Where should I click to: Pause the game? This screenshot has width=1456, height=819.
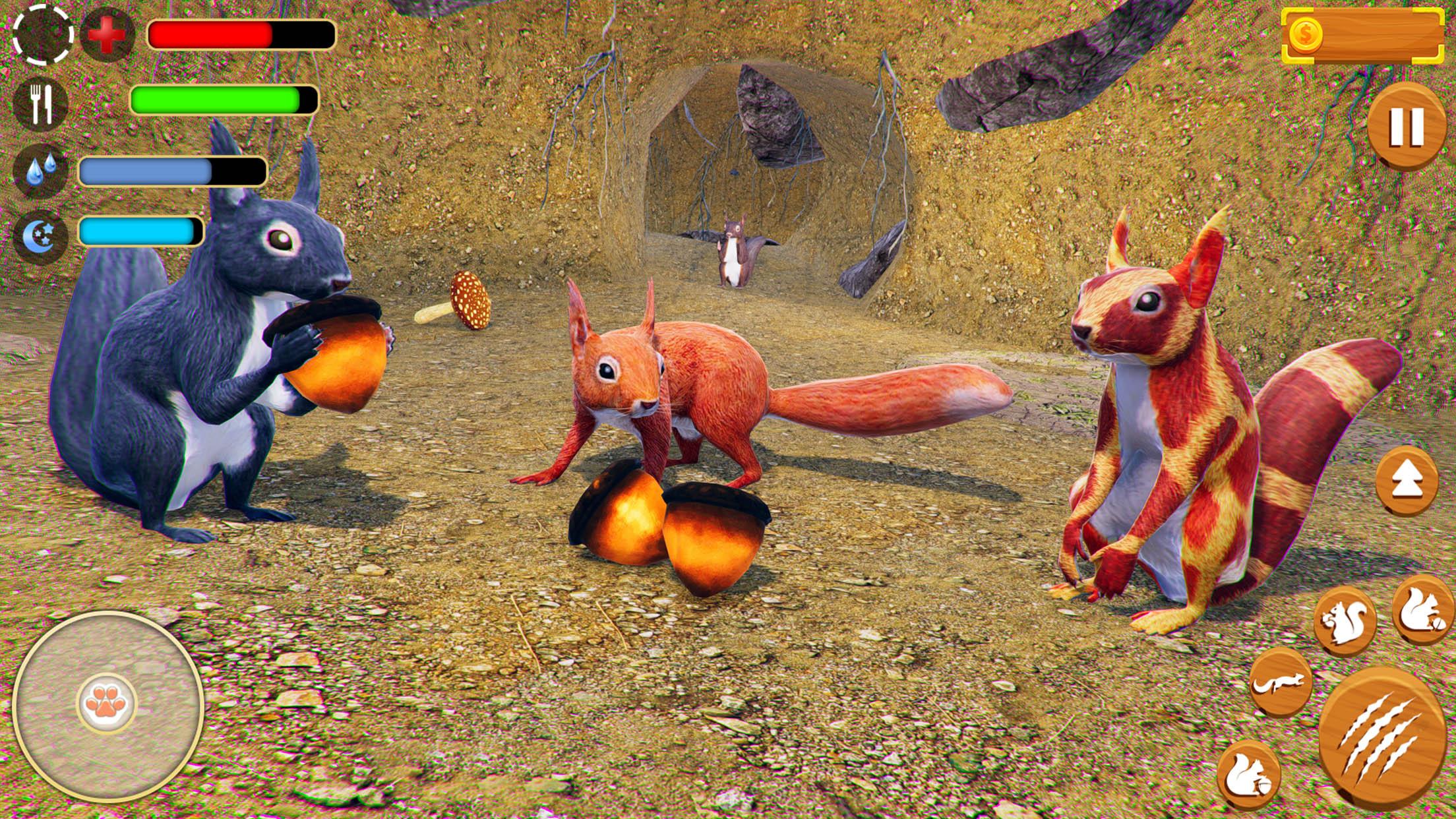click(1406, 126)
